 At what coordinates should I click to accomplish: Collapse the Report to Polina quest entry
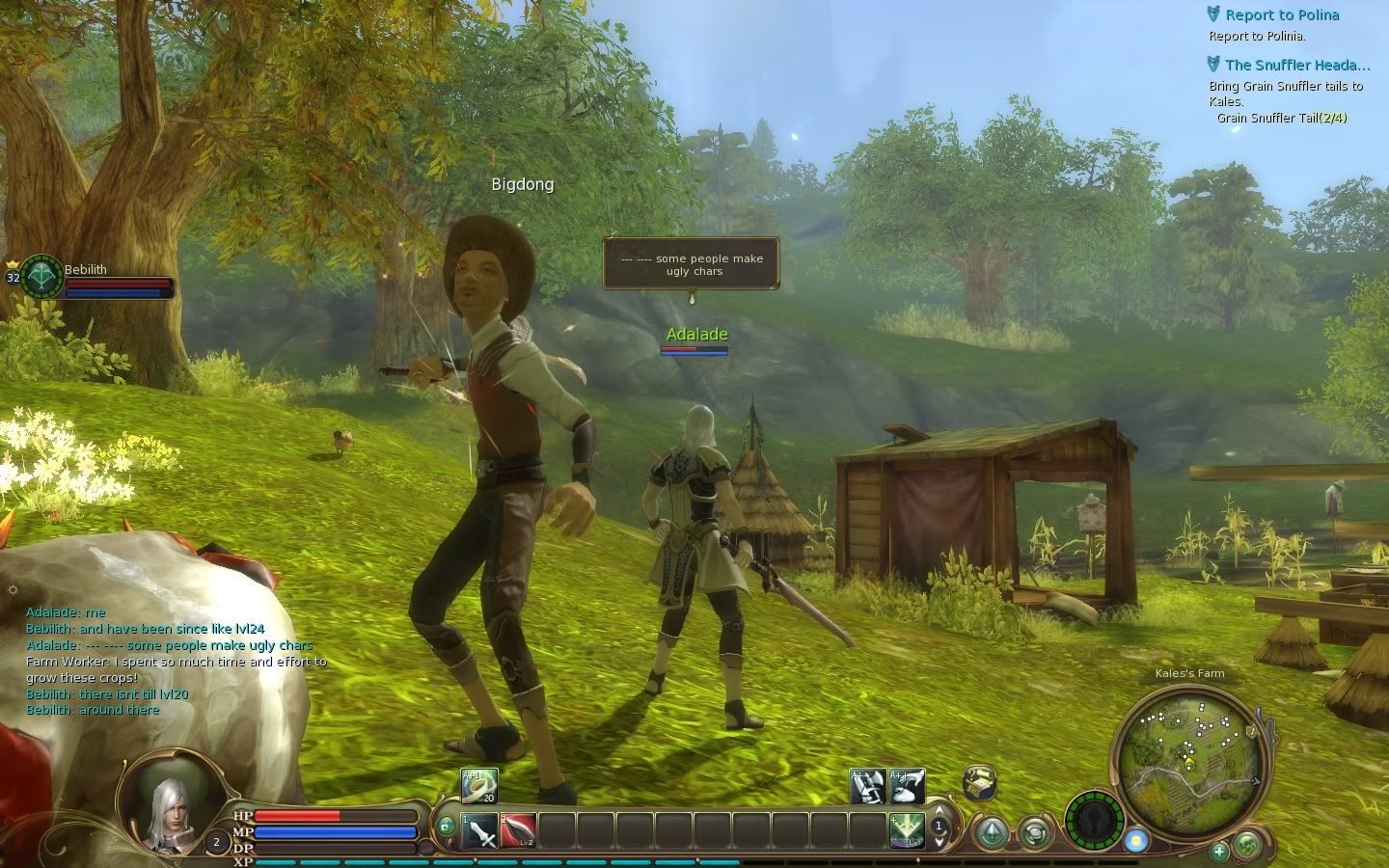[x=1213, y=14]
